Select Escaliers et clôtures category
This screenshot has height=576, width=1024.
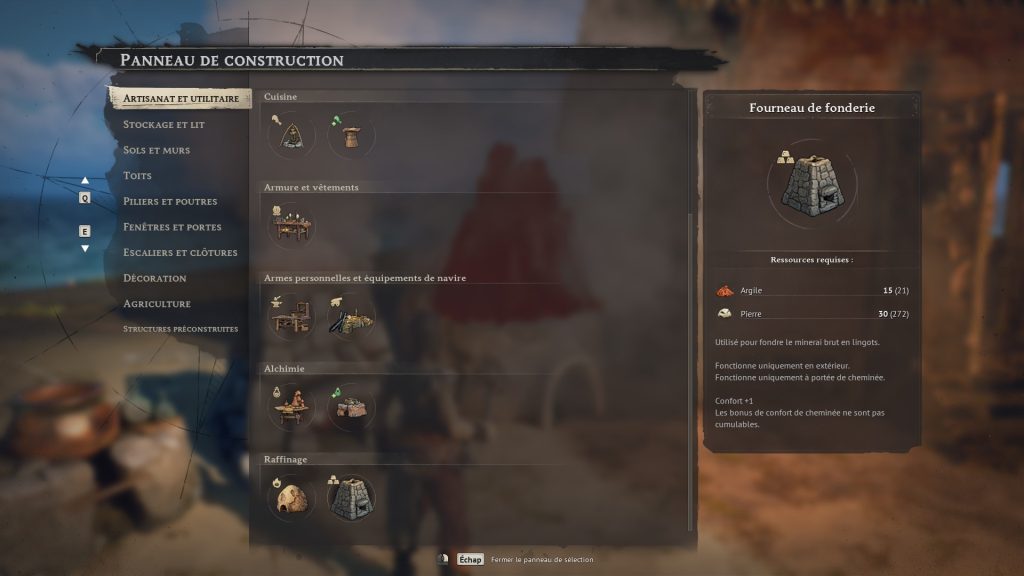180,253
